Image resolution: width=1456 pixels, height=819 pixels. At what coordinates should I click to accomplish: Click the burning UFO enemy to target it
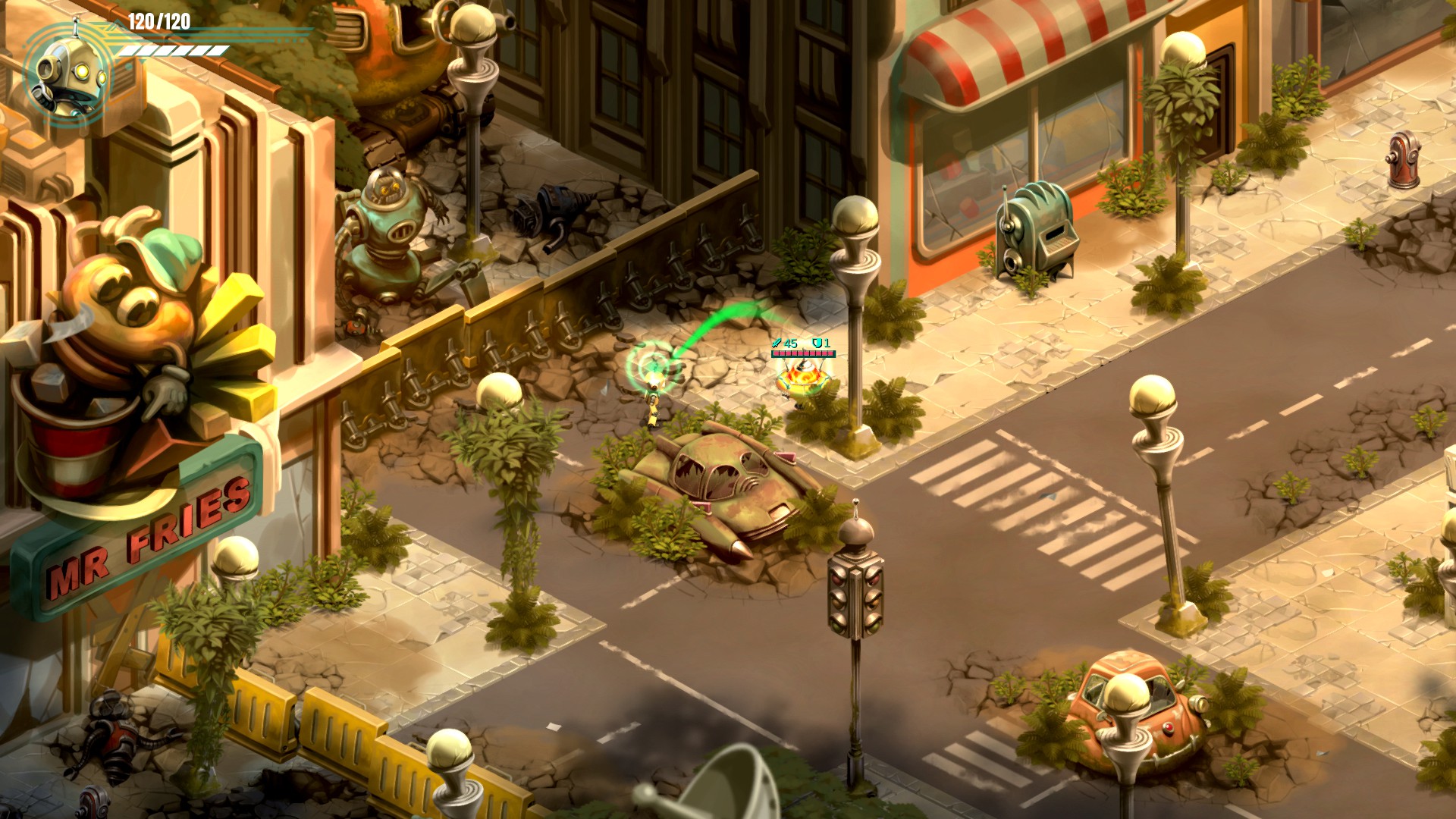pos(802,378)
